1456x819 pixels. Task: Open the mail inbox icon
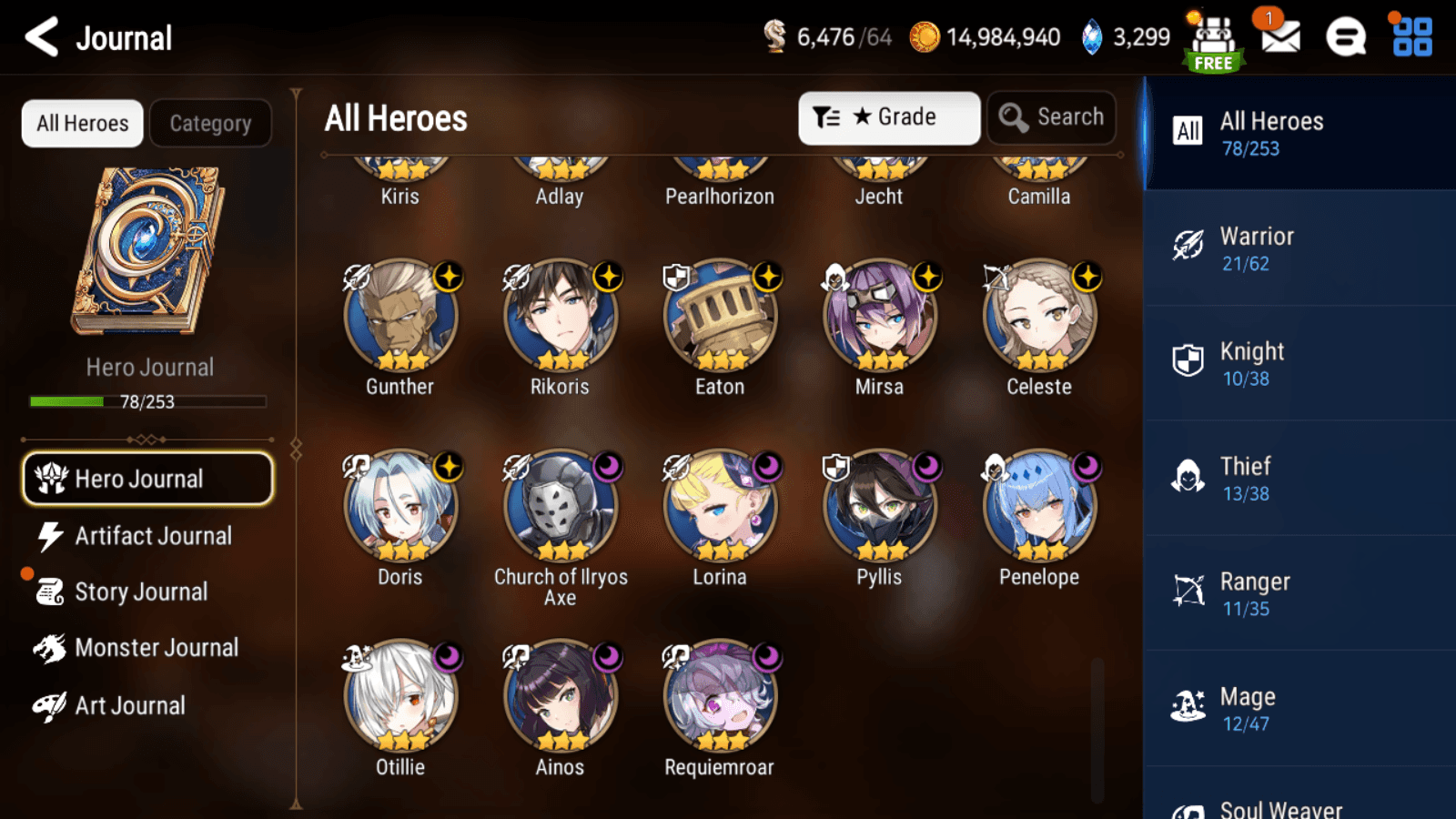[x=1279, y=38]
